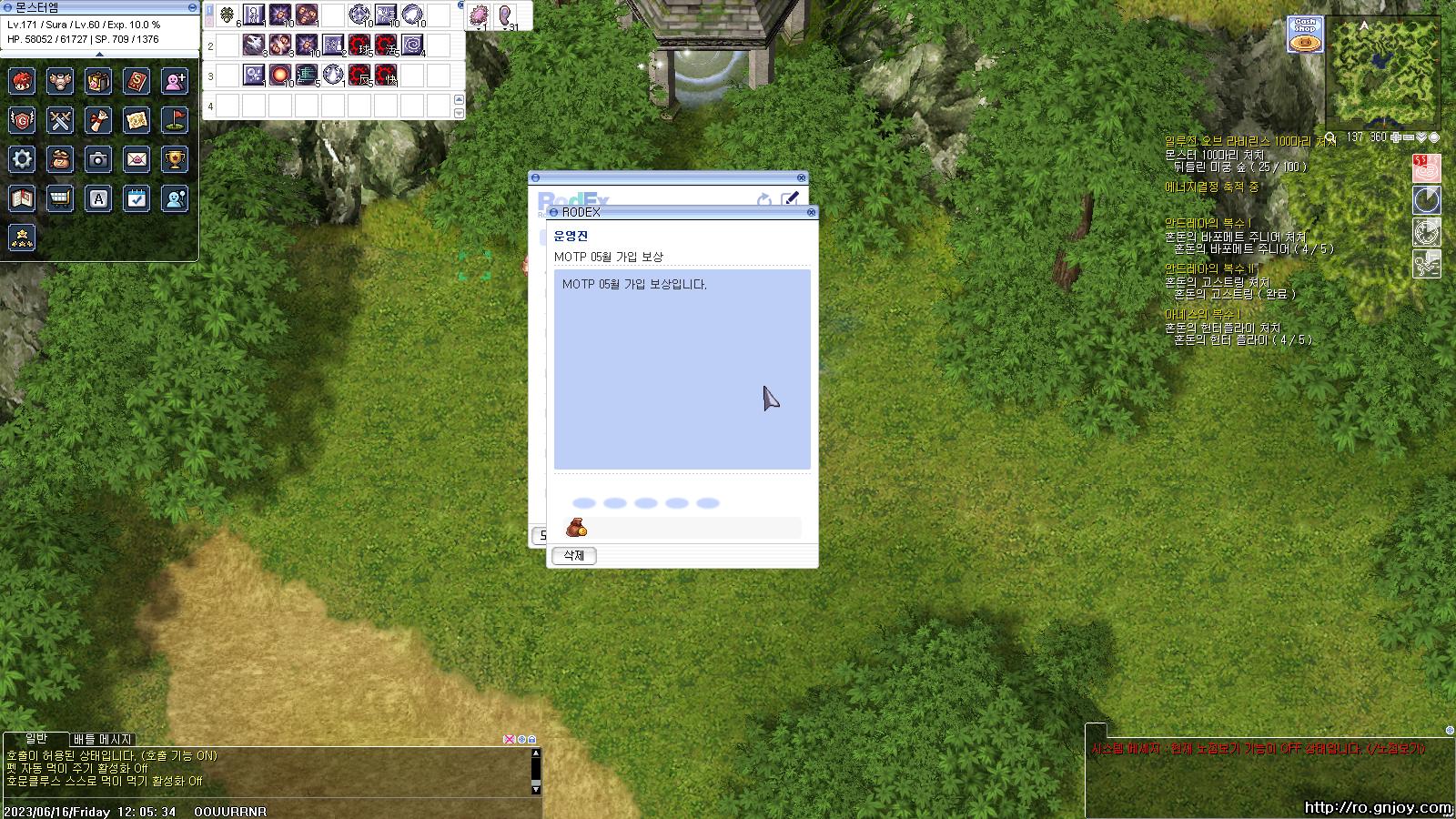Zoom in the minimap with plus
1456x819 pixels.
coord(1396,137)
